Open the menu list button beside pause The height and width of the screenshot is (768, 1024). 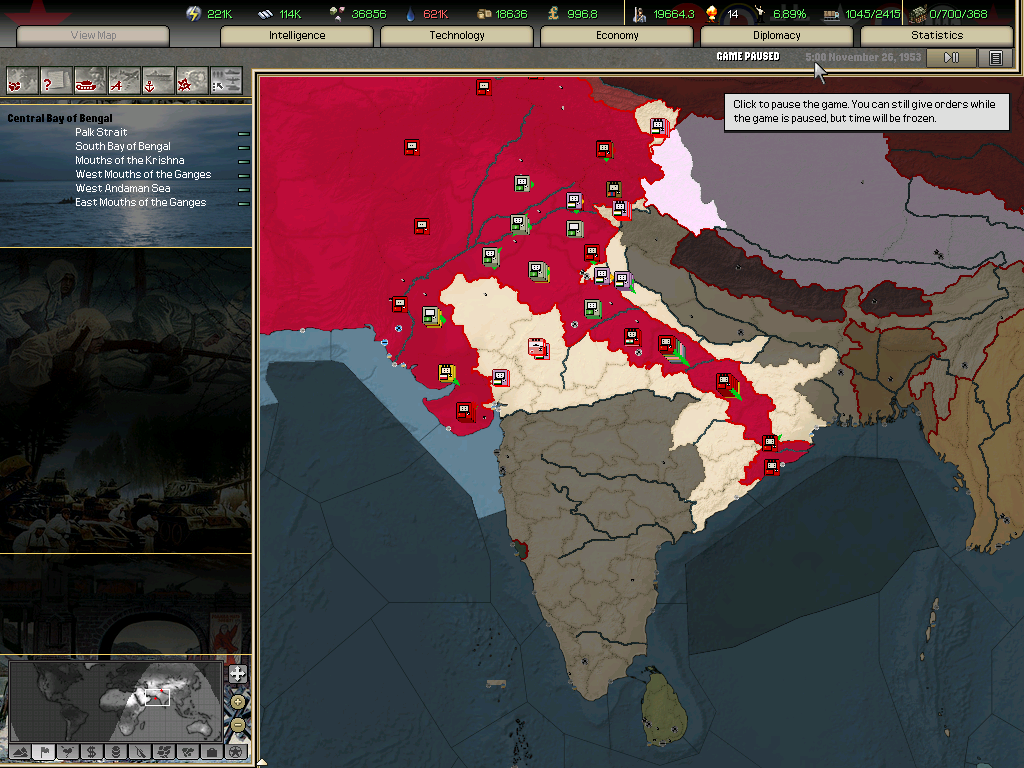[995, 58]
